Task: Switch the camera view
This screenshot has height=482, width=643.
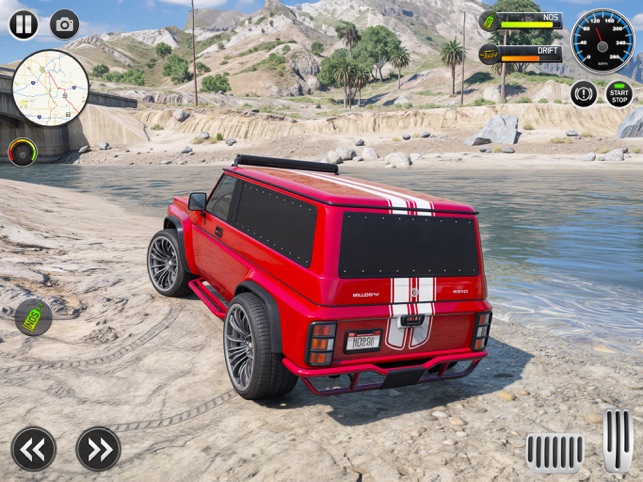Action: (x=65, y=24)
